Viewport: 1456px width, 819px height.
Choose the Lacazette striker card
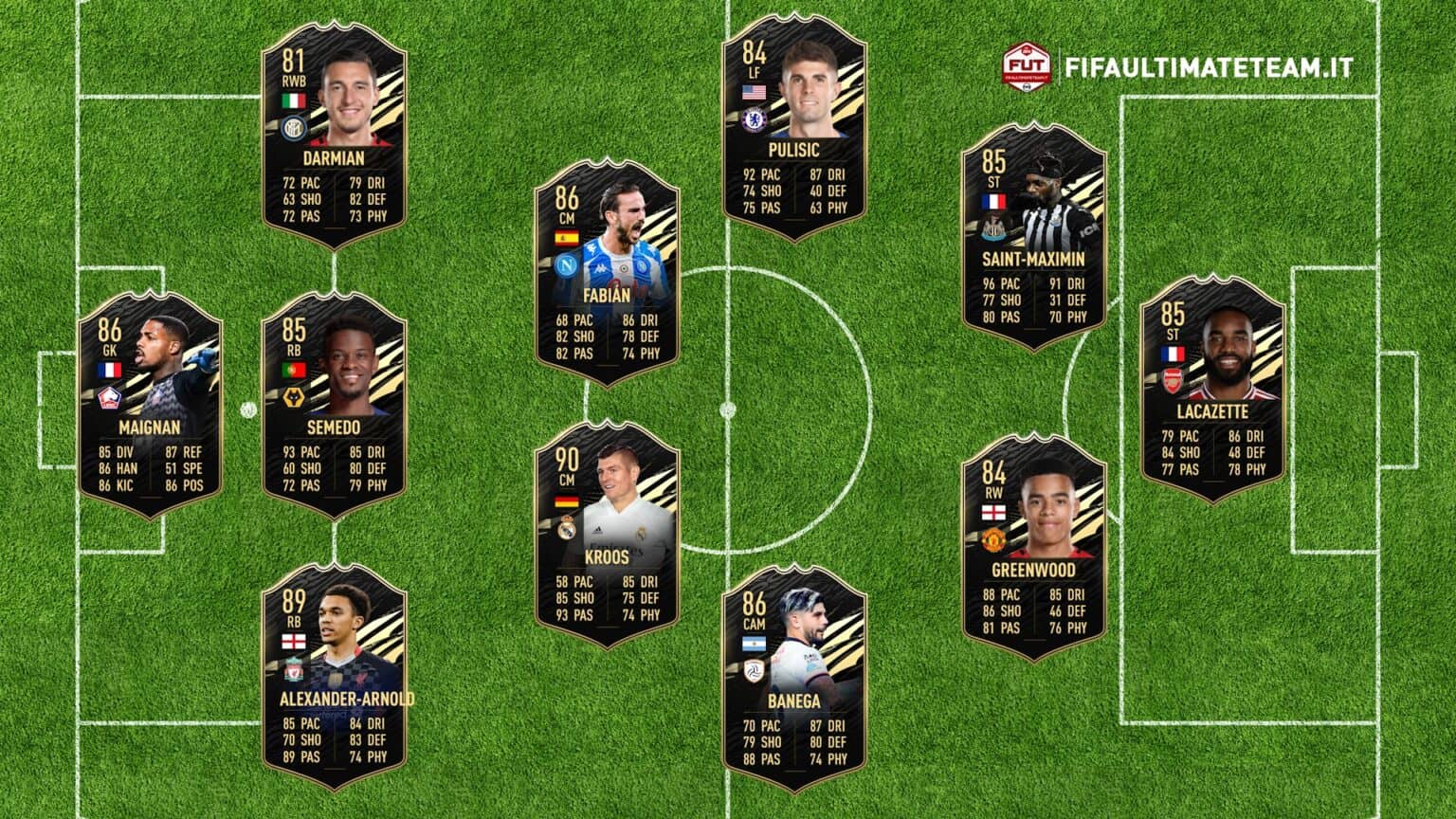pos(1211,389)
